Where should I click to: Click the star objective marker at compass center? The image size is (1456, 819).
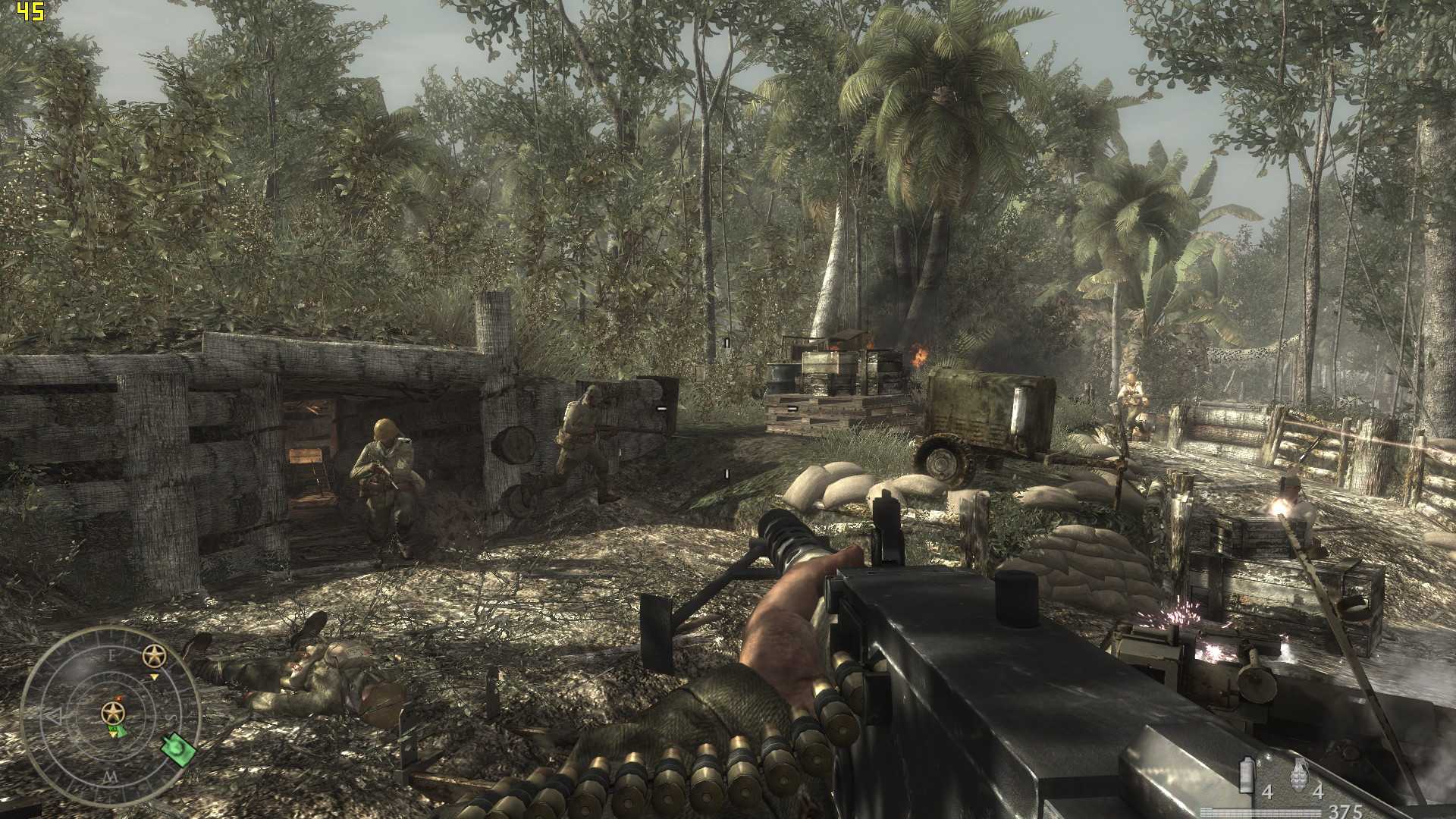113,712
